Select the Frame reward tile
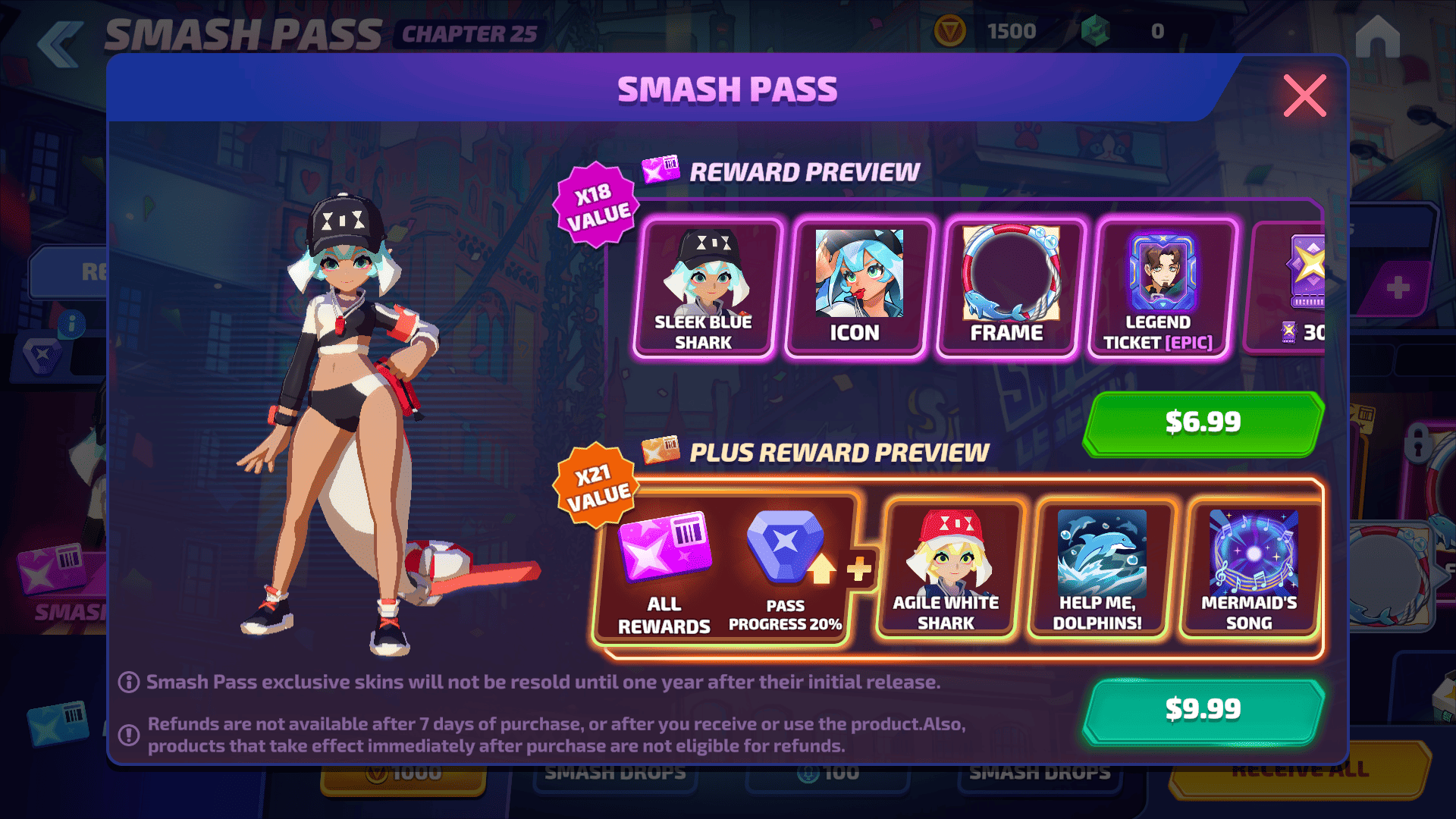This screenshot has height=819, width=1456. [x=1009, y=288]
